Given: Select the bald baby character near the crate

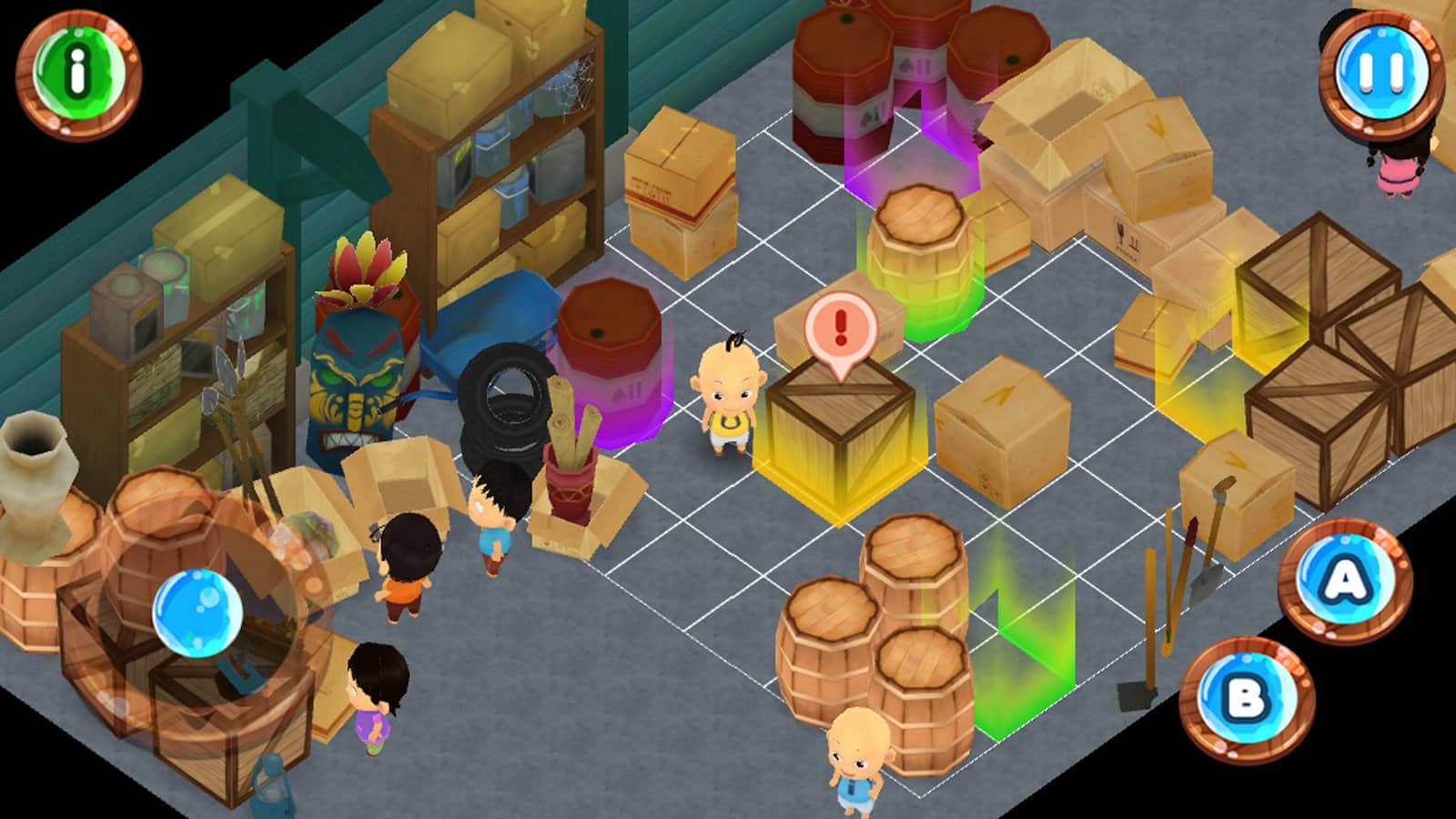Looking at the screenshot, I should pos(728,391).
